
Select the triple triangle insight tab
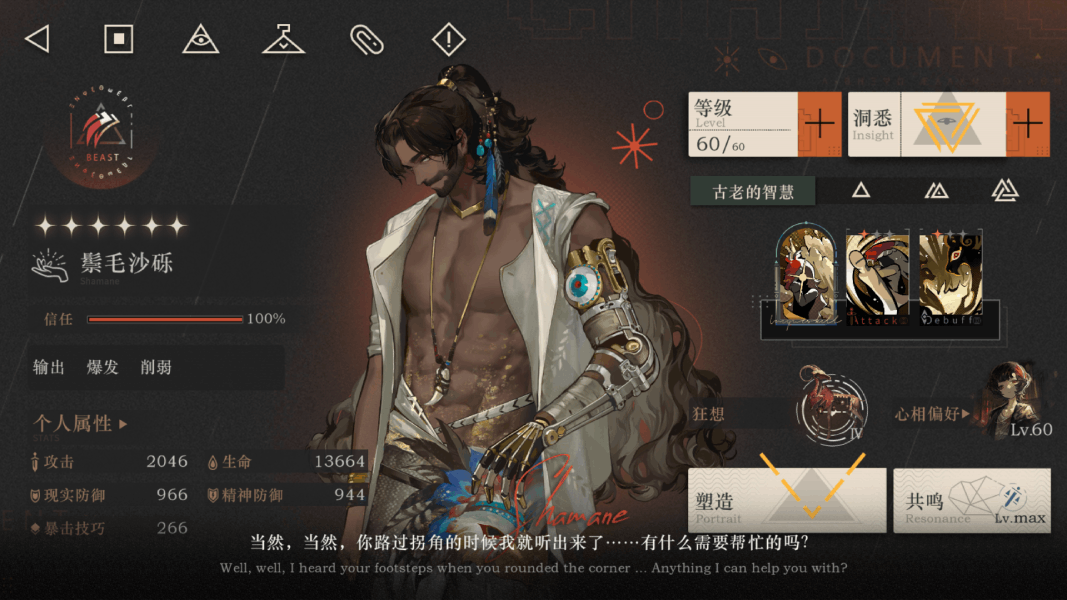pos(1004,190)
